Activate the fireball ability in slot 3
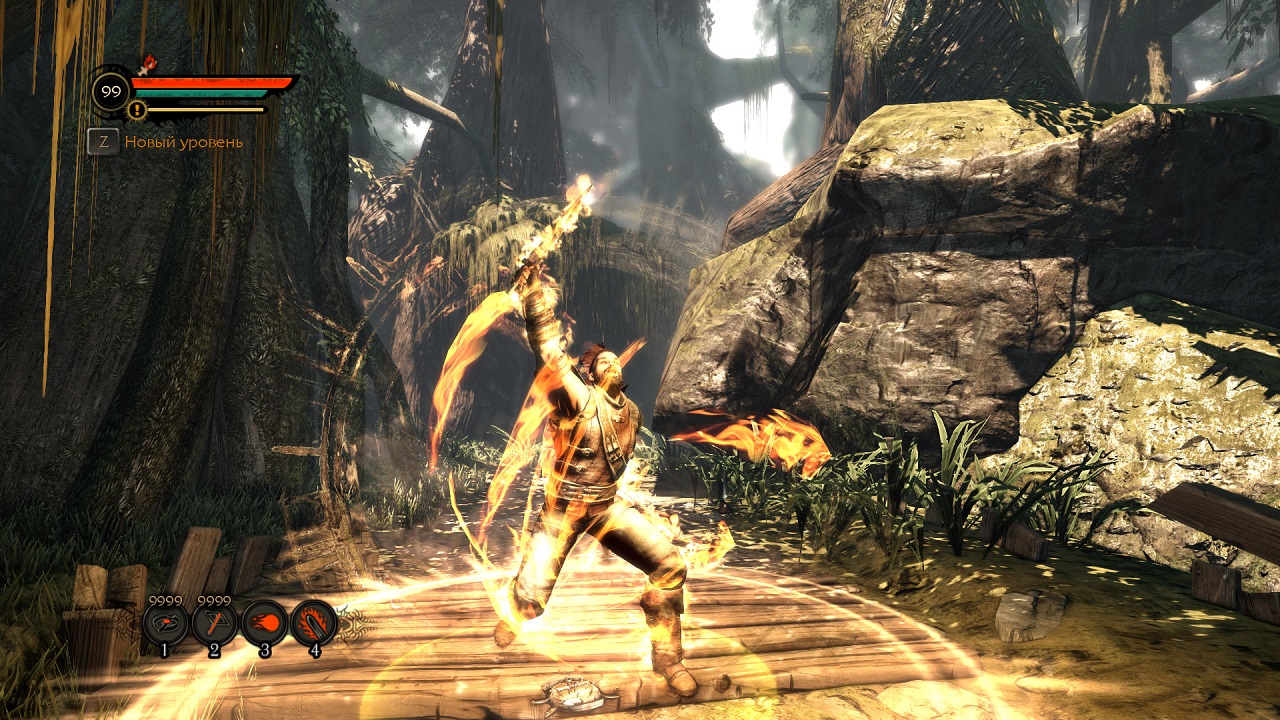 tap(264, 624)
